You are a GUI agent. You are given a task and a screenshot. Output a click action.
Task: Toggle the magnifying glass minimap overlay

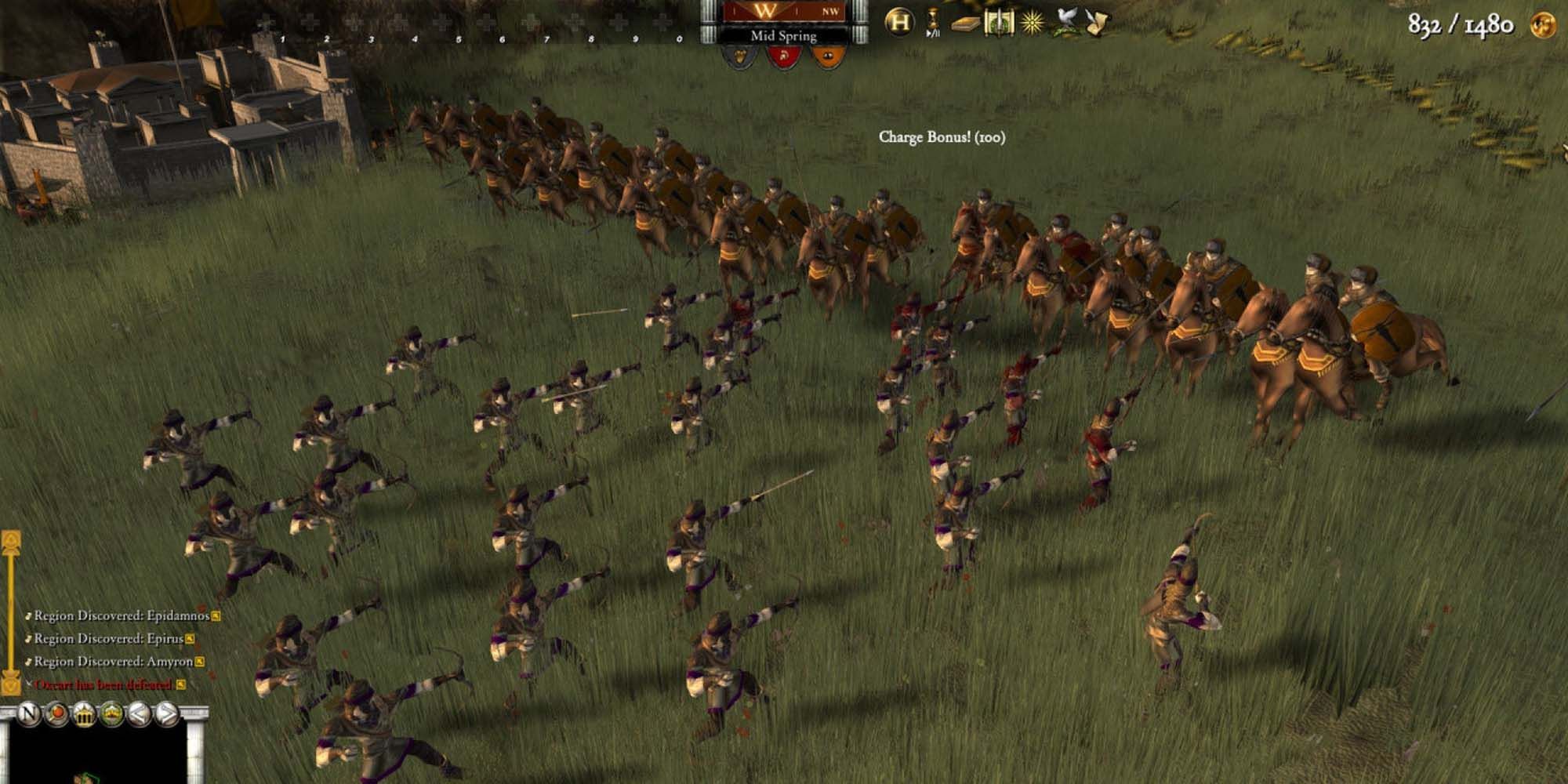tap(57, 713)
